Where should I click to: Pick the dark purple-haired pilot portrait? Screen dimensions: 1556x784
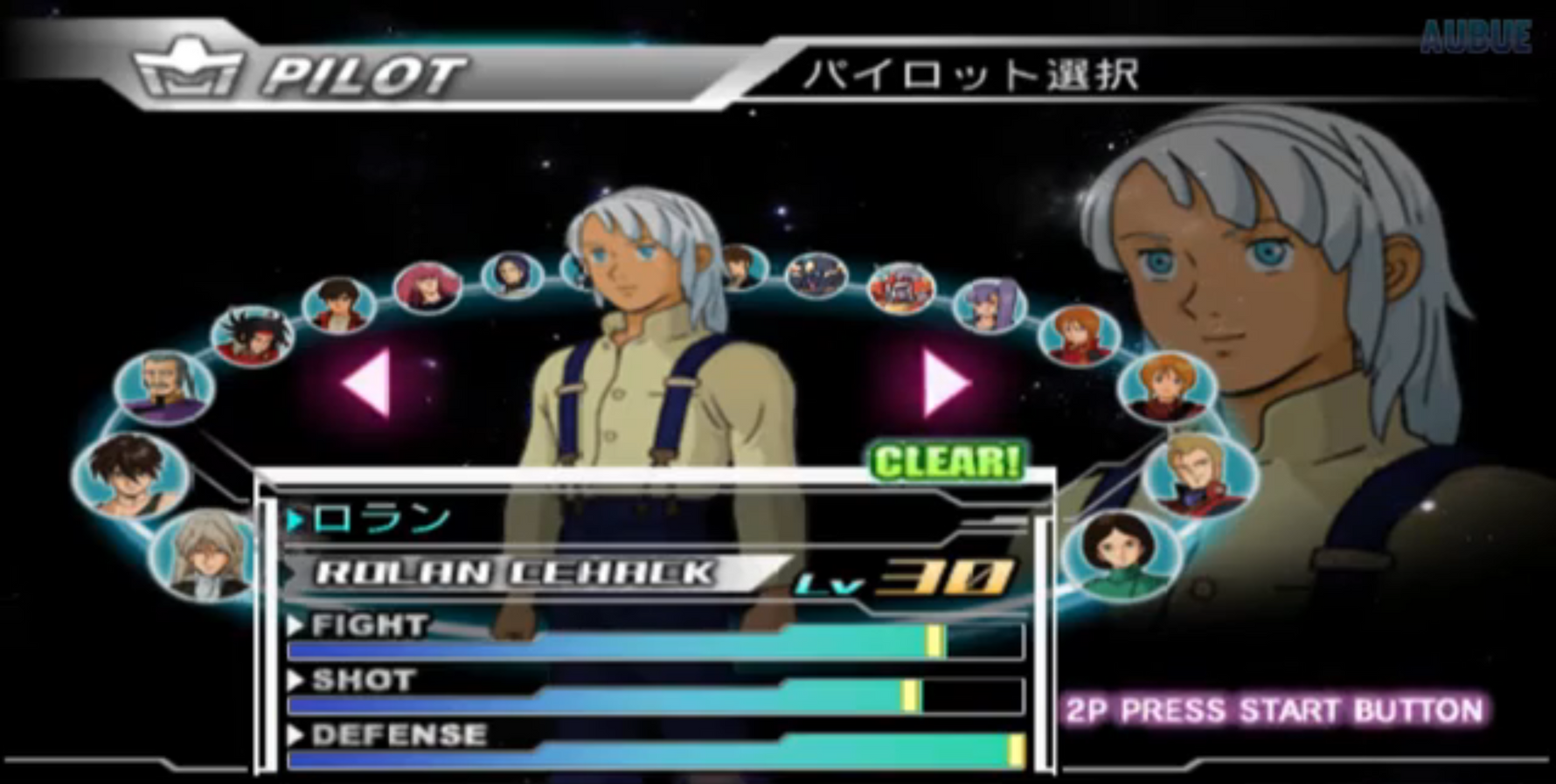512,273
